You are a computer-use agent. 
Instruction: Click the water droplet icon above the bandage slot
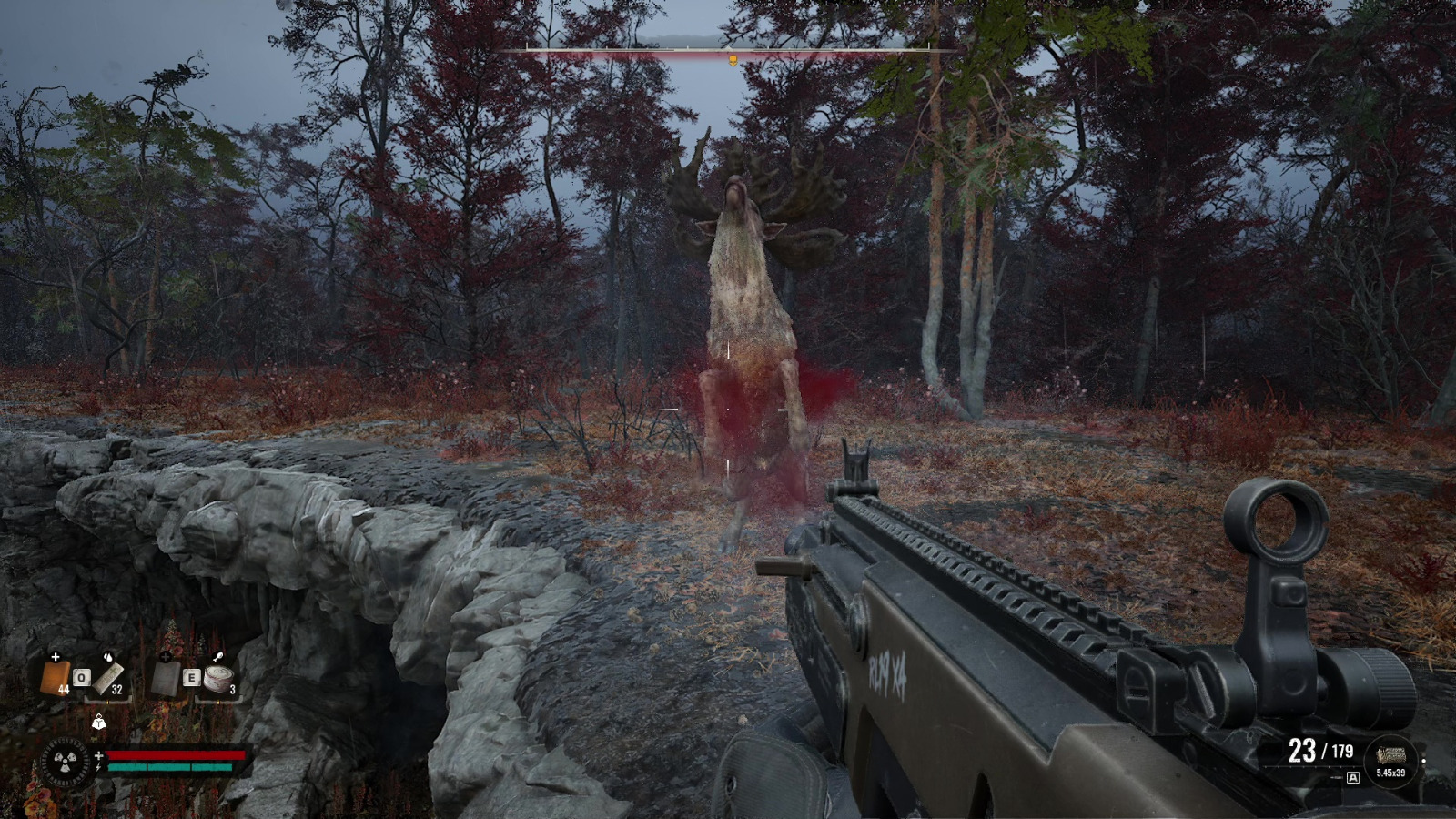point(108,657)
